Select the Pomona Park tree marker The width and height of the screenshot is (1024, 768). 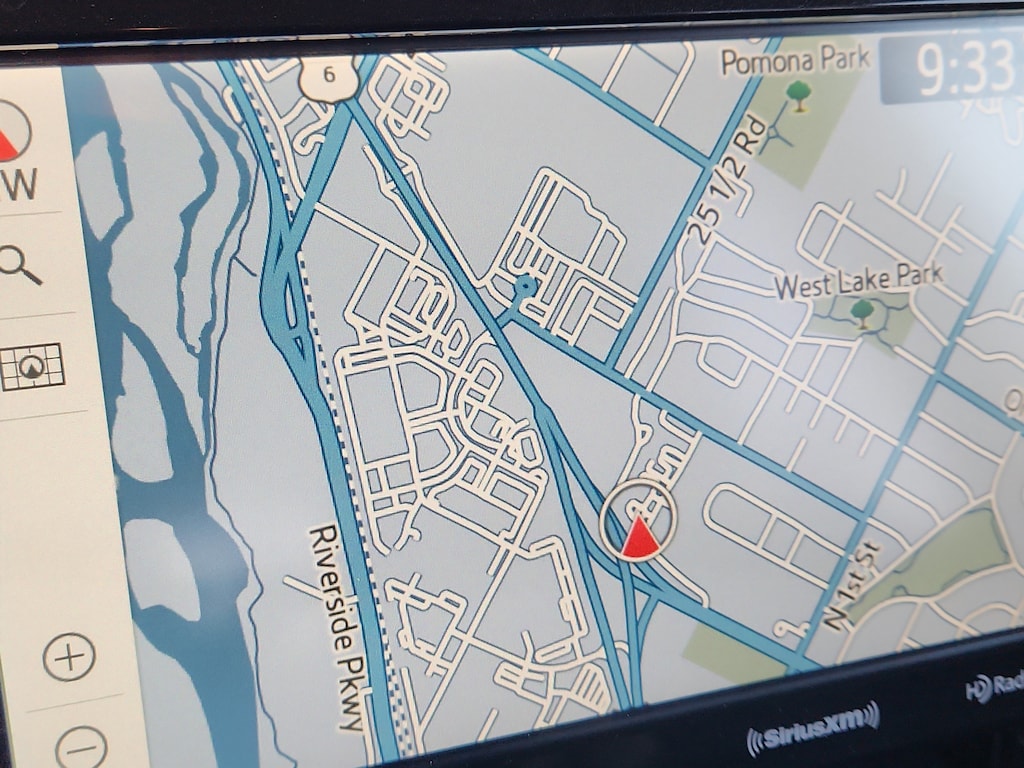(x=797, y=96)
